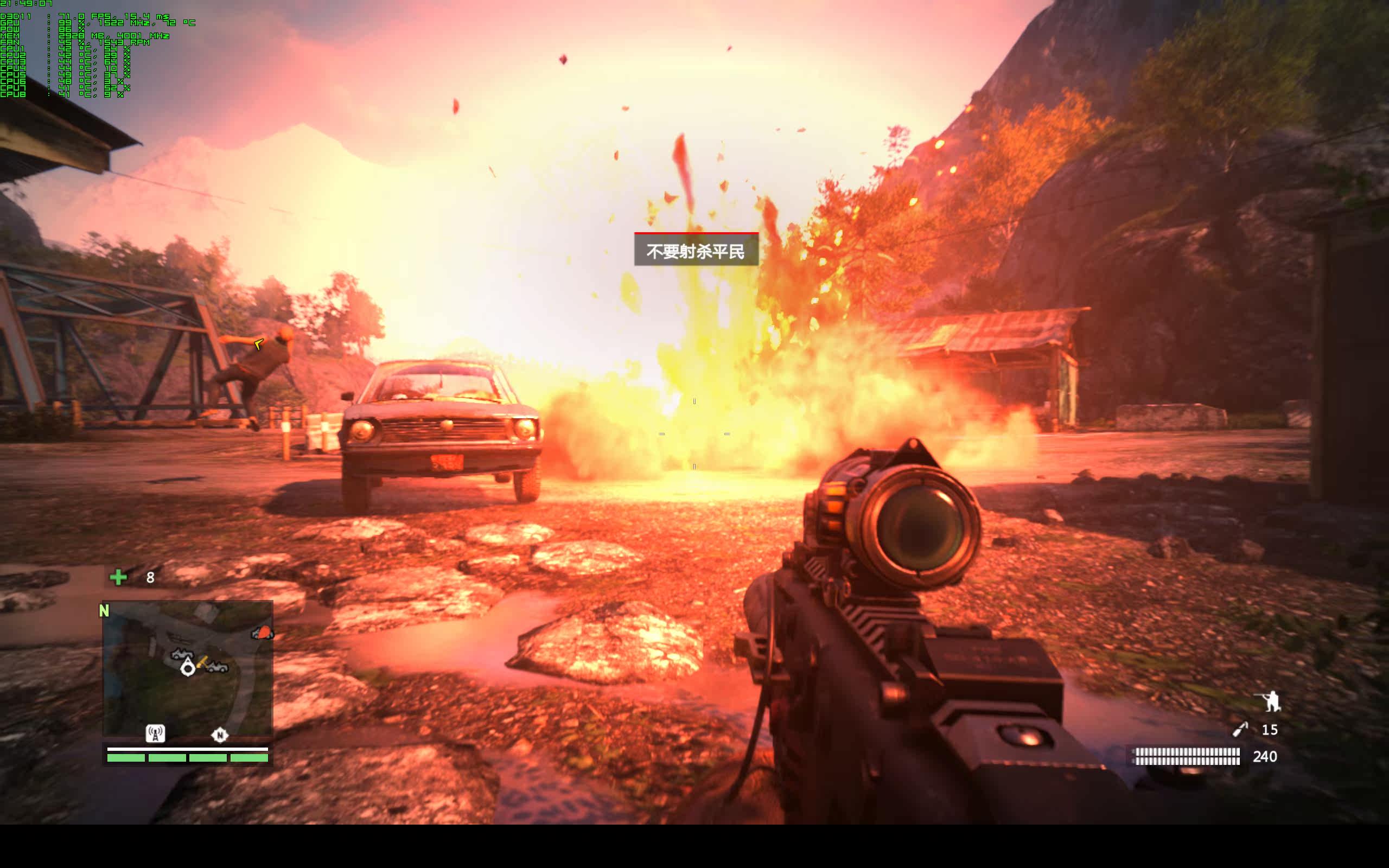Click the 不要射杀平民 warning banner

pos(696,250)
